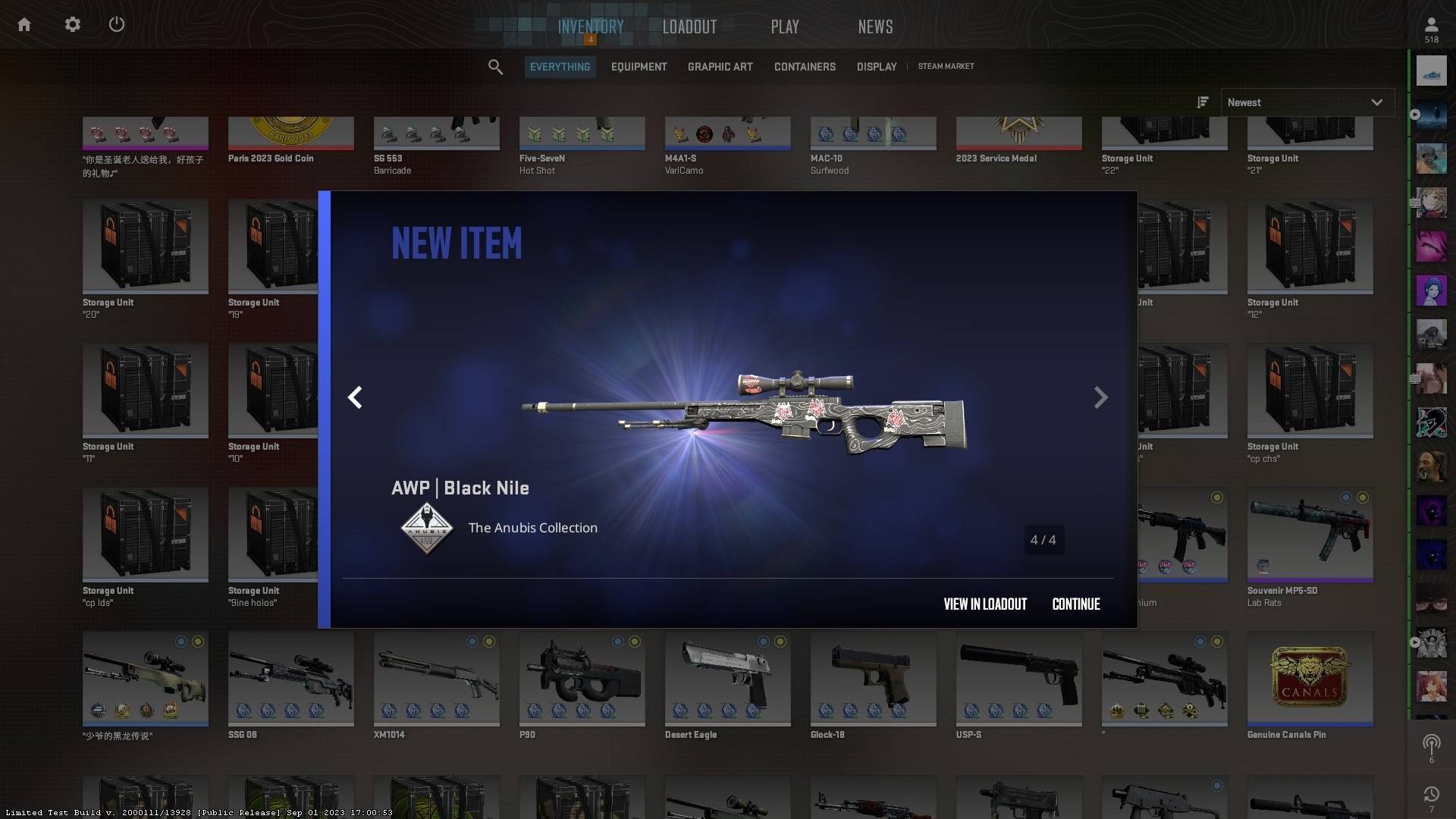Open the Play tab
Viewport: 1456px width, 819px height.
[x=784, y=27]
